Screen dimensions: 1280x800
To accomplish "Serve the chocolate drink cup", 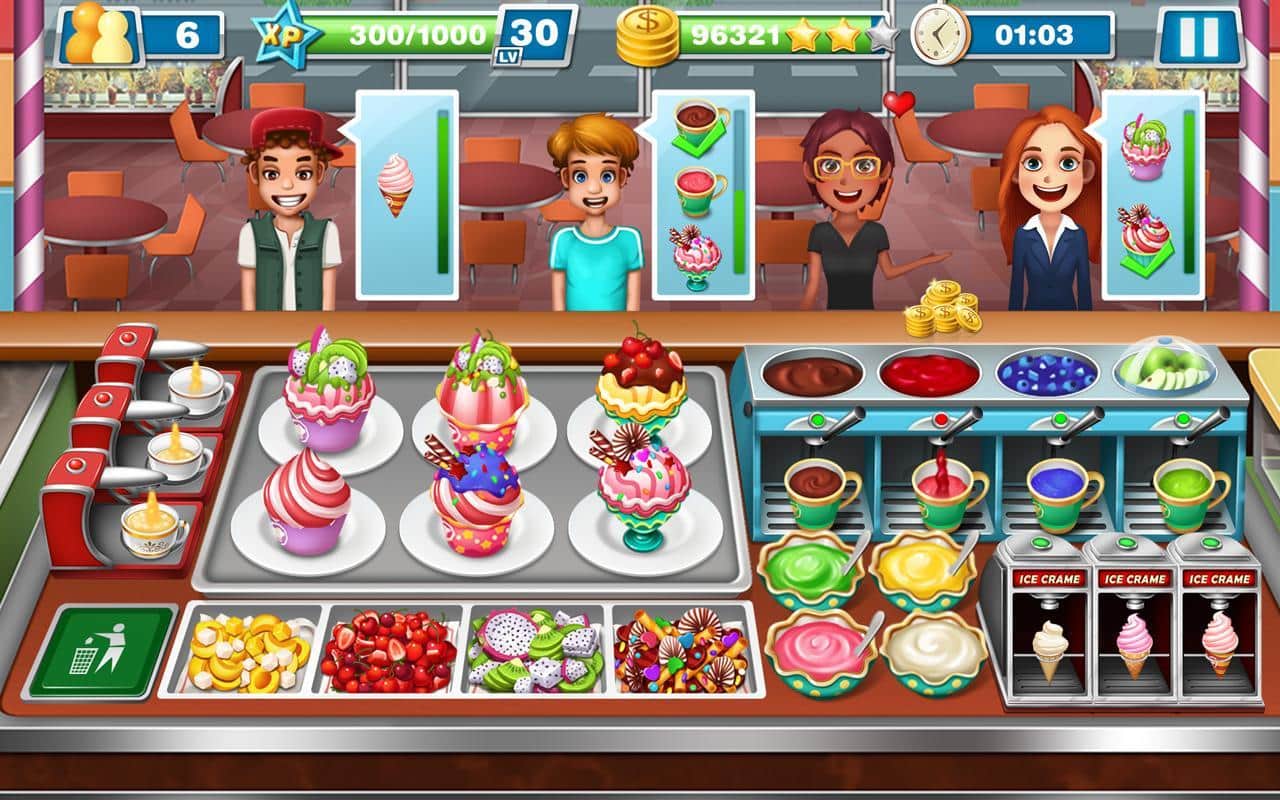I will pyautogui.click(x=818, y=492).
